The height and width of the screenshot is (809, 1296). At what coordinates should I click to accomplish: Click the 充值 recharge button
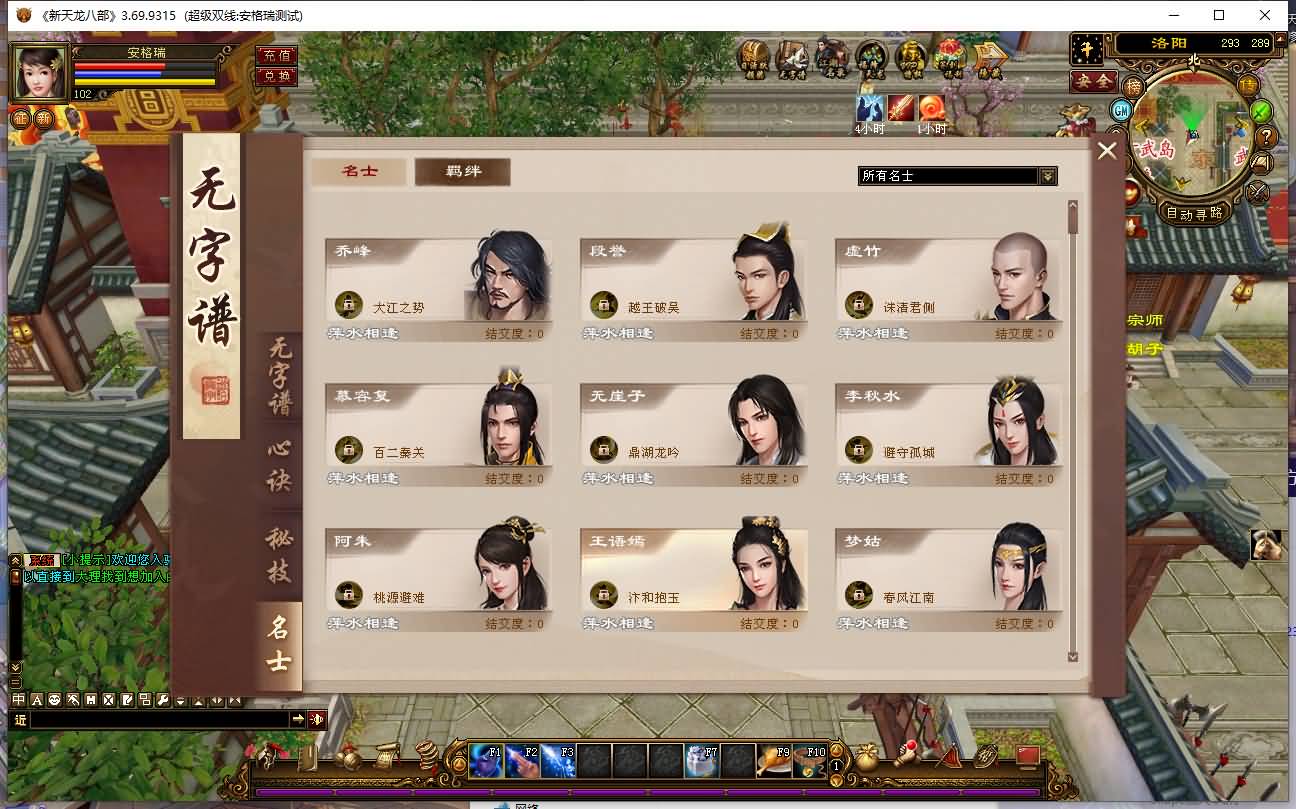(x=275, y=56)
